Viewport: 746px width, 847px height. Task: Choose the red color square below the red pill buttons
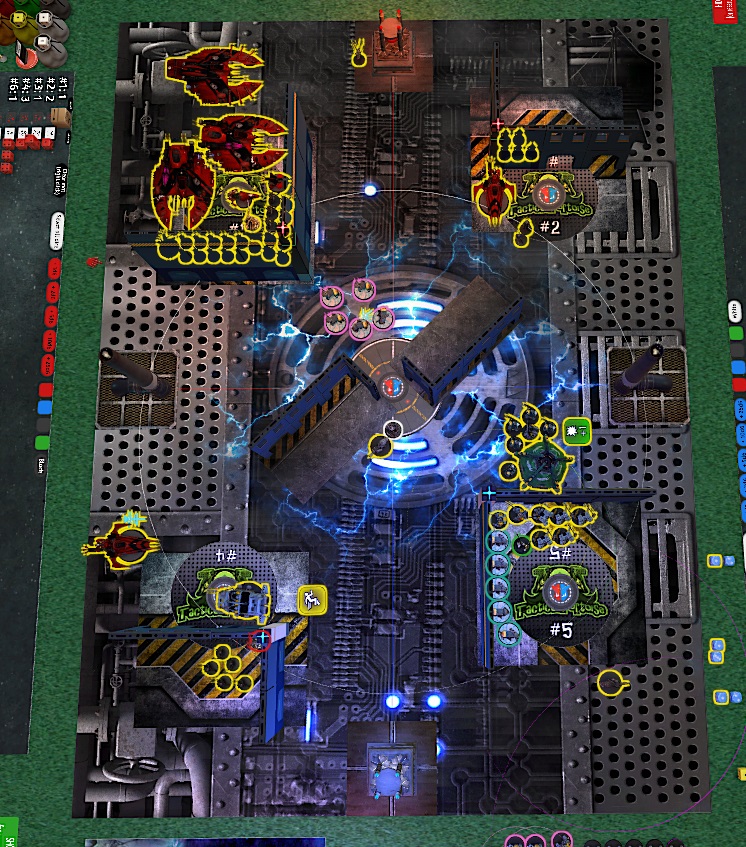click(x=44, y=389)
